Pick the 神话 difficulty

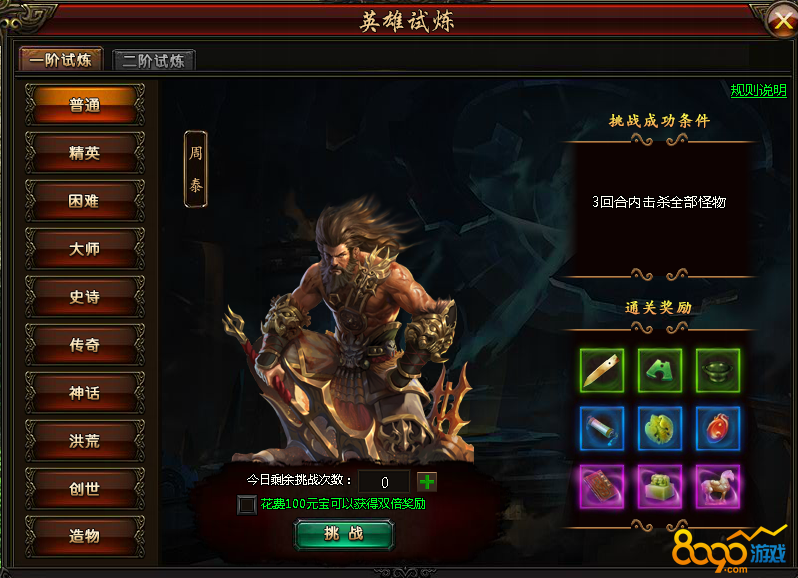[x=85, y=393]
